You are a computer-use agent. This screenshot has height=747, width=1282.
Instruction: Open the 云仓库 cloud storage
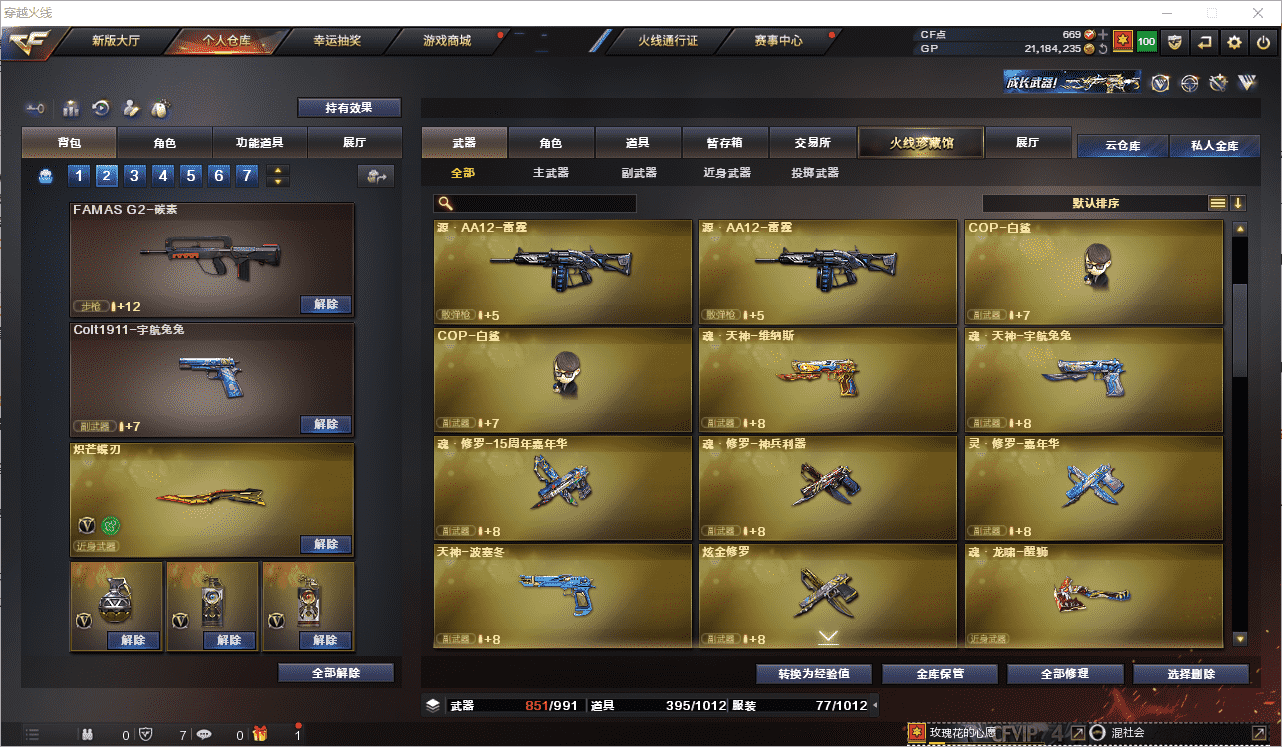point(1122,146)
